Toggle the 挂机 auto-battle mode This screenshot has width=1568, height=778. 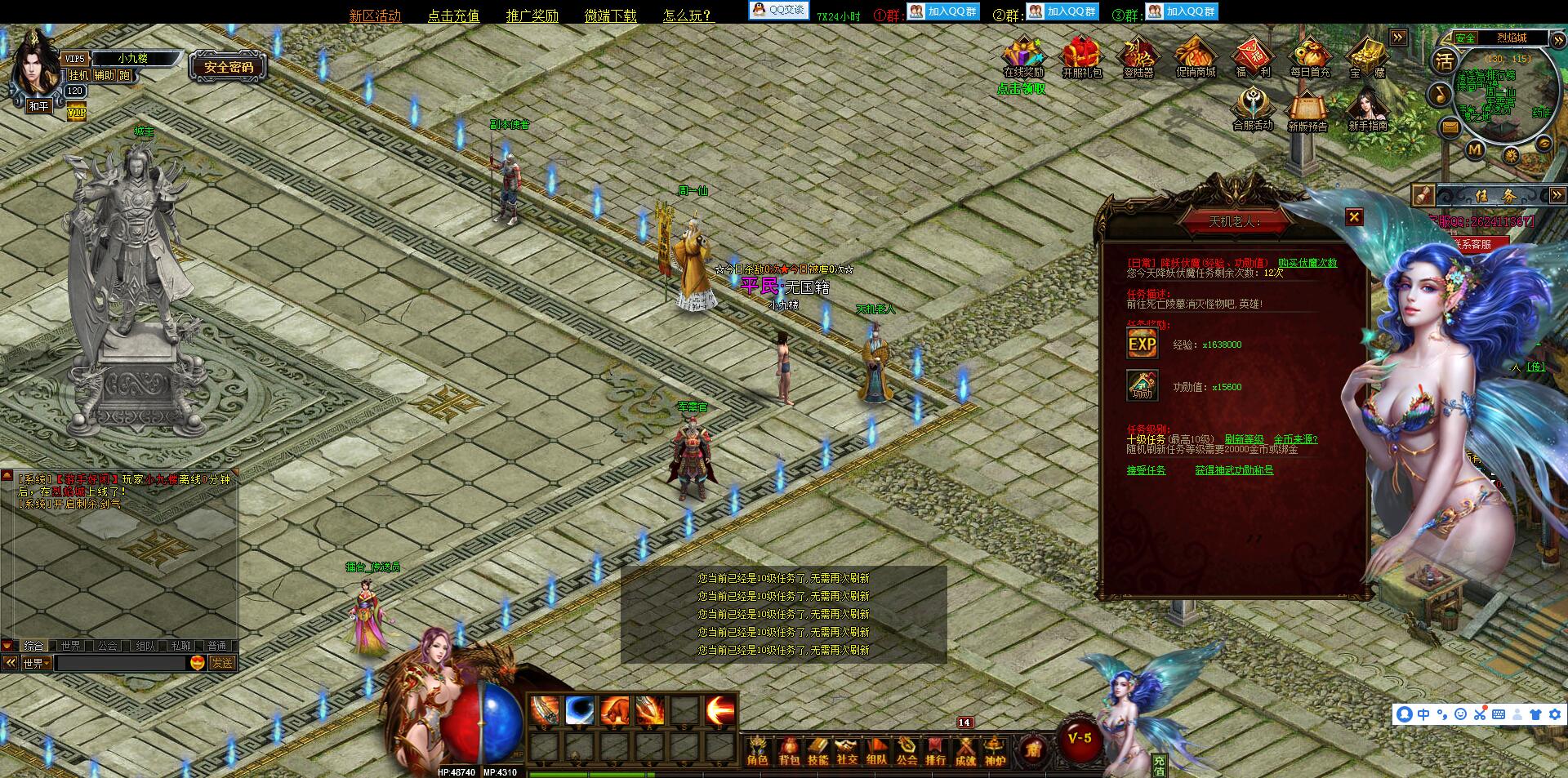coord(78,76)
